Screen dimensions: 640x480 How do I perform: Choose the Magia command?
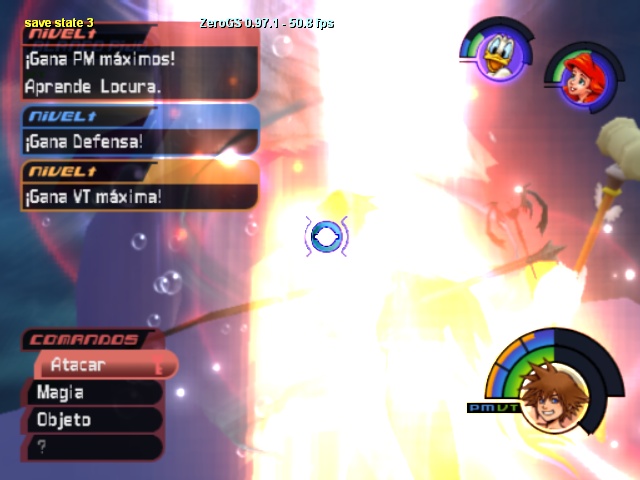tap(90, 393)
